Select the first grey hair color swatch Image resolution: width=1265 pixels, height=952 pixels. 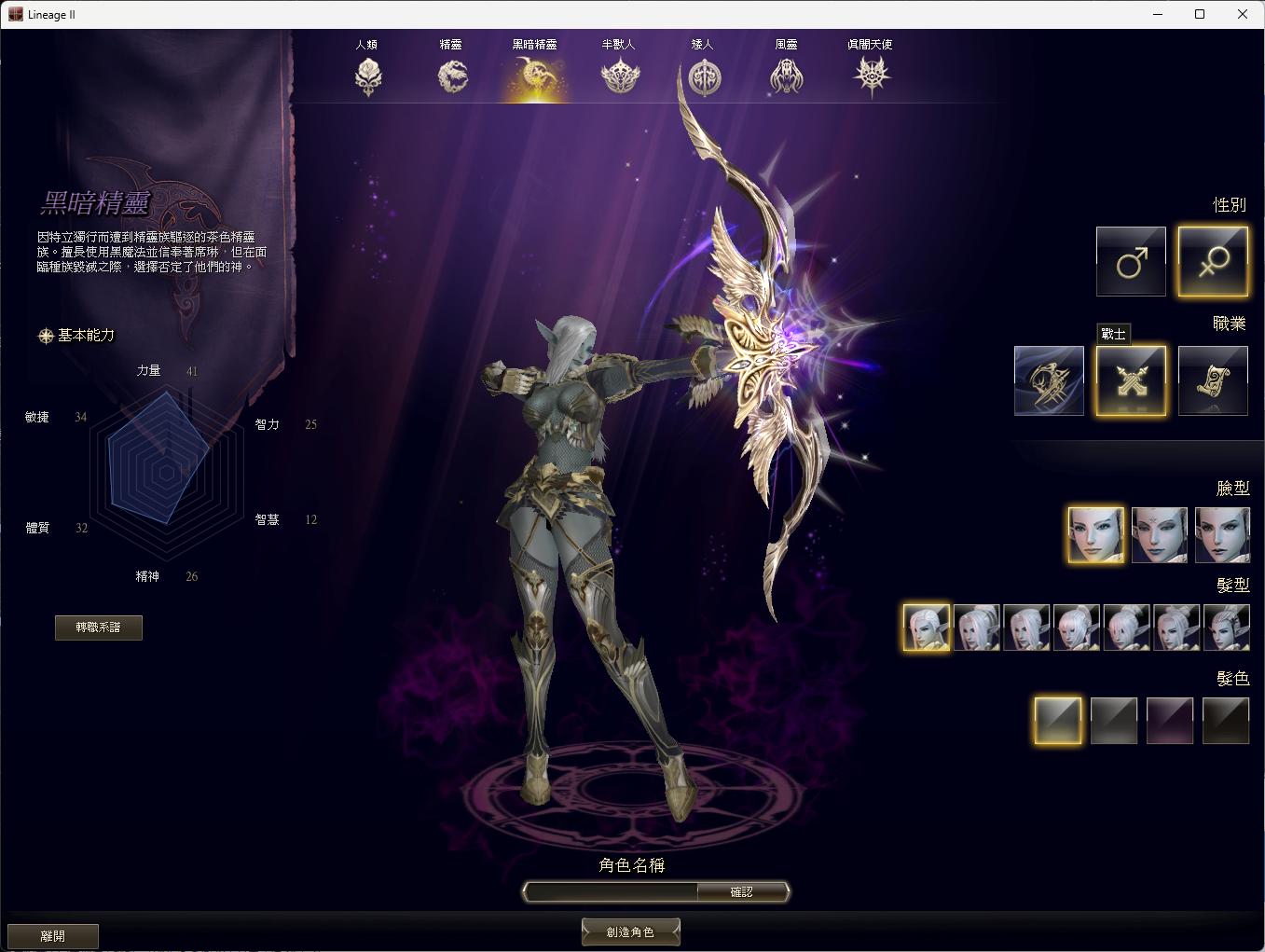pyautogui.click(x=1058, y=721)
